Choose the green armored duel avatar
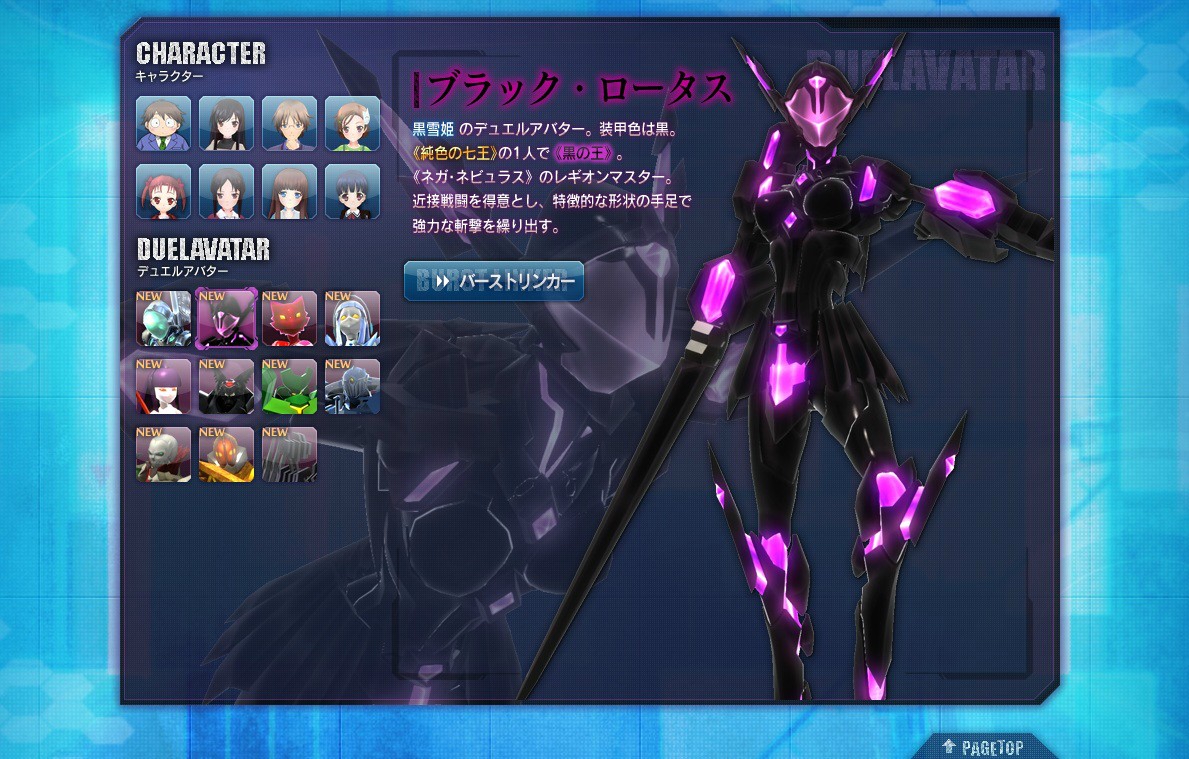The width and height of the screenshot is (1189, 759). (289, 386)
